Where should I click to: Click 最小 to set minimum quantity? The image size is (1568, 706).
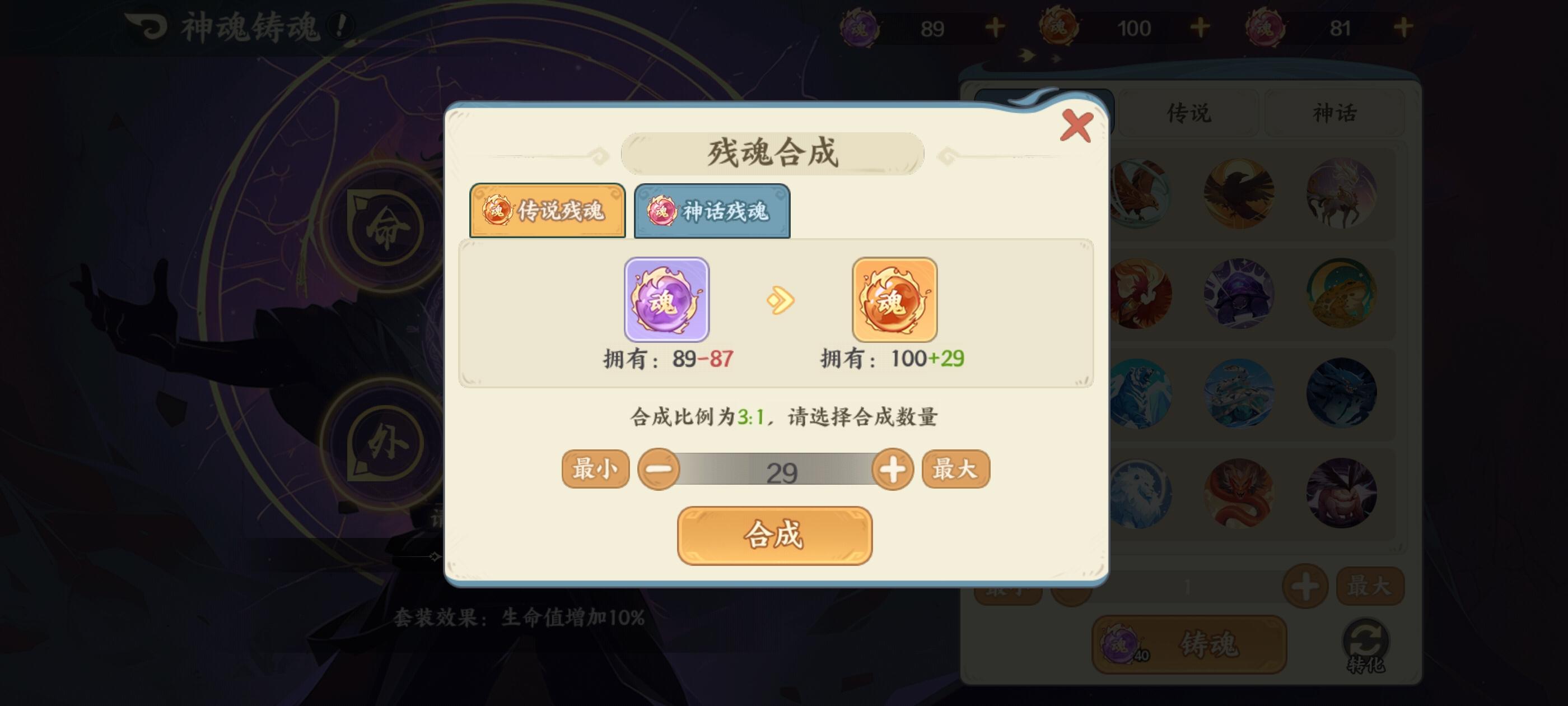pyautogui.click(x=595, y=468)
